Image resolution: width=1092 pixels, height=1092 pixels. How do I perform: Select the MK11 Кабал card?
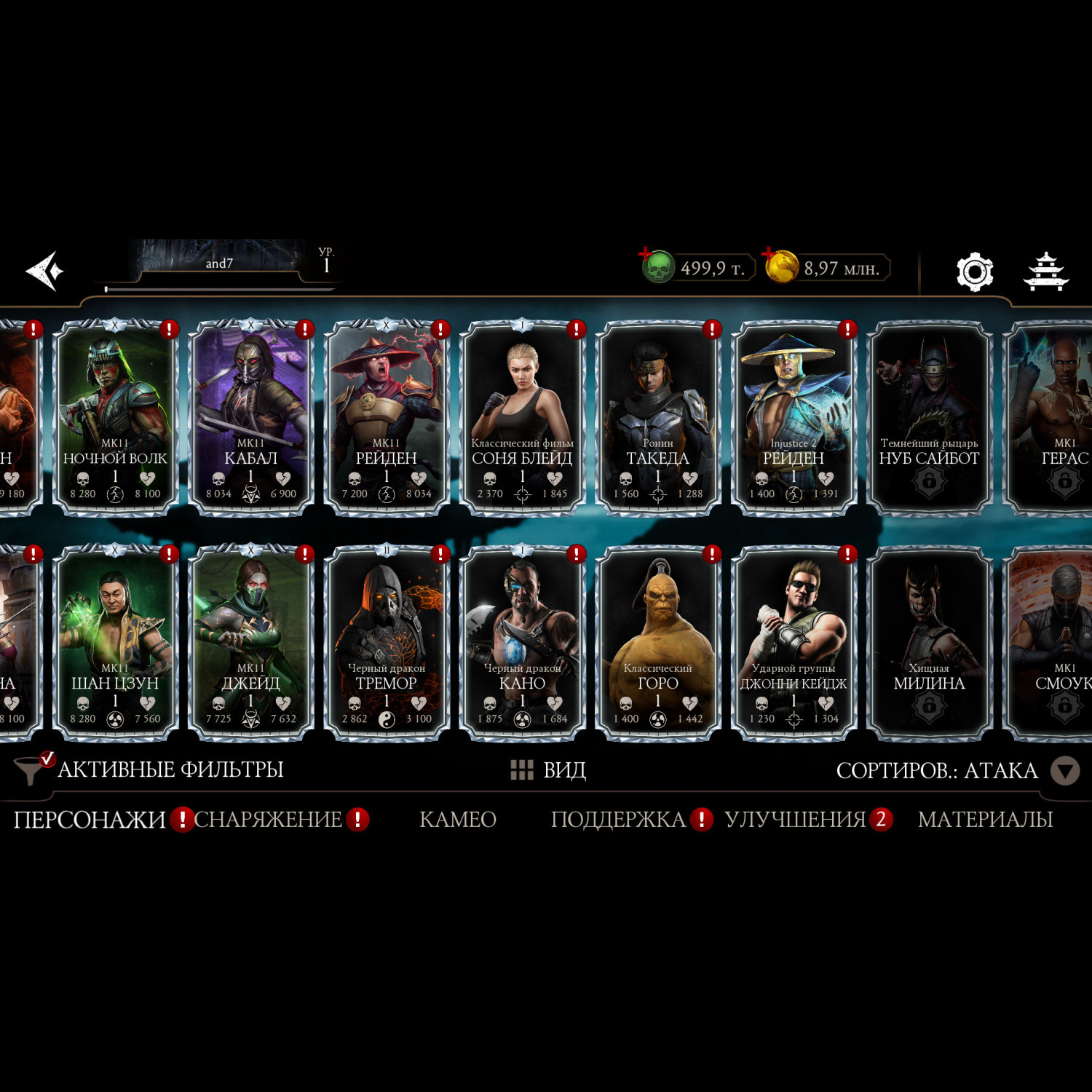(x=250, y=418)
